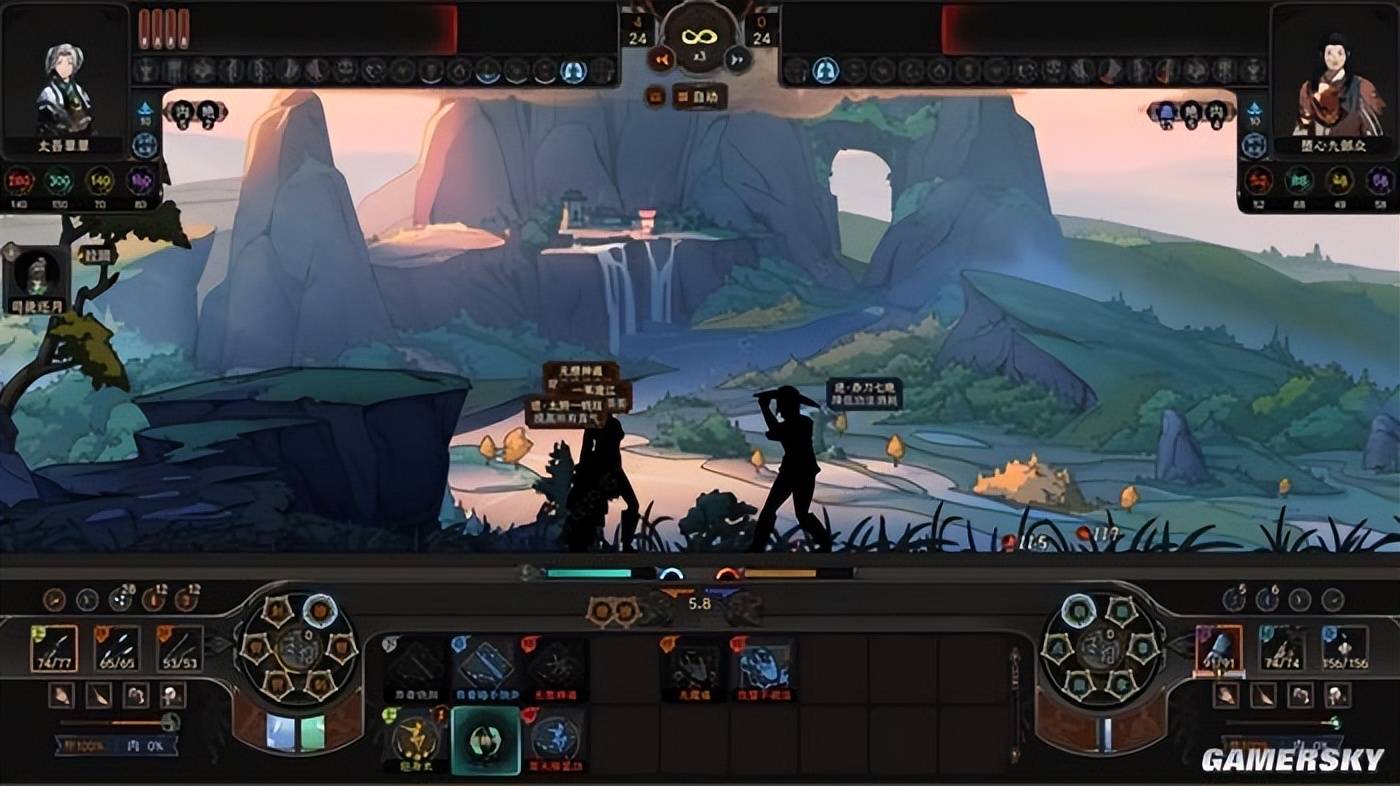Screen dimensions: 1400x786
Task: Switch to the player weapon showing 65/65
Action: tap(117, 648)
